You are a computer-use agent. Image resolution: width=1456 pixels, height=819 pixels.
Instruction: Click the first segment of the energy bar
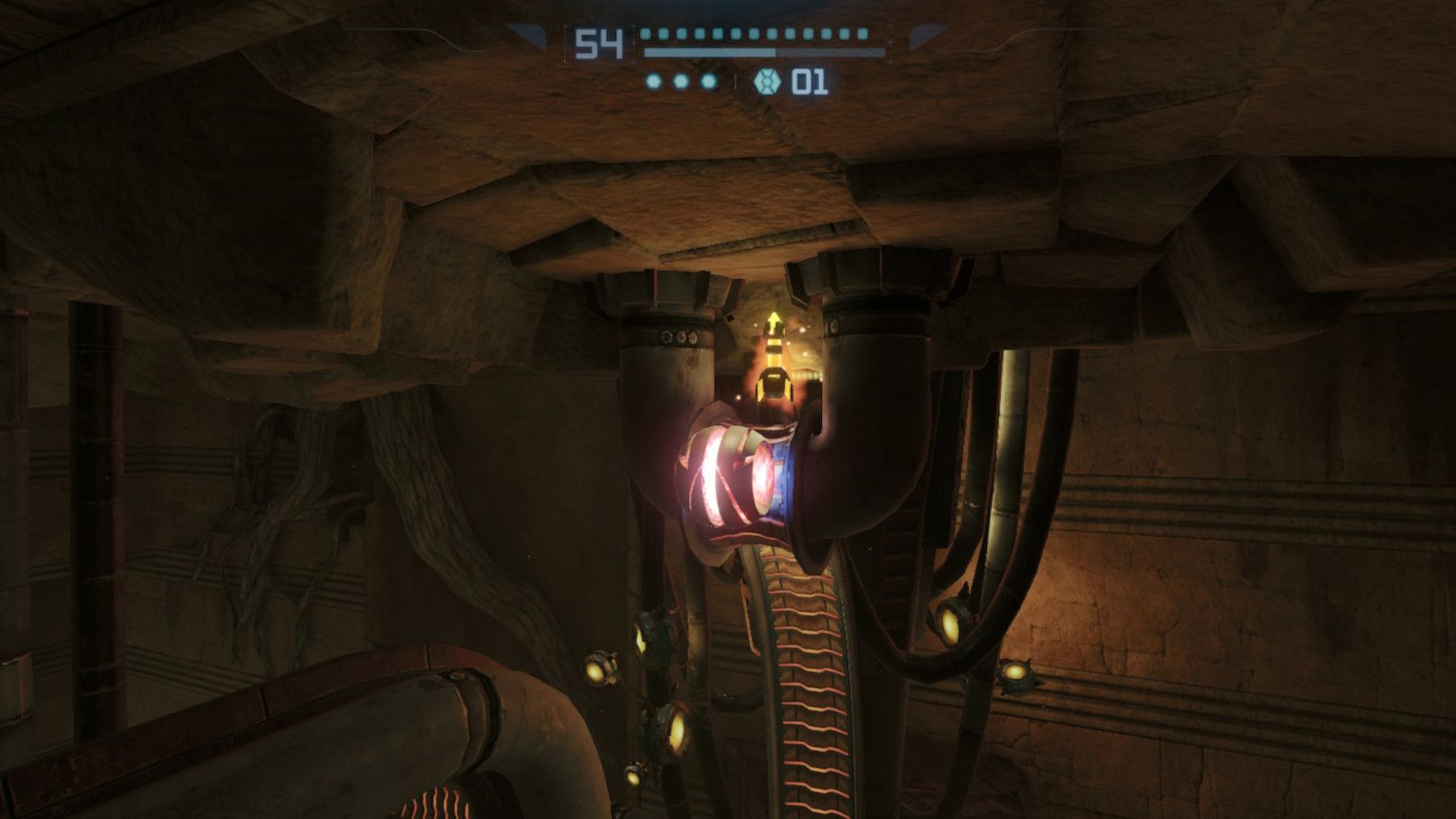click(x=645, y=34)
